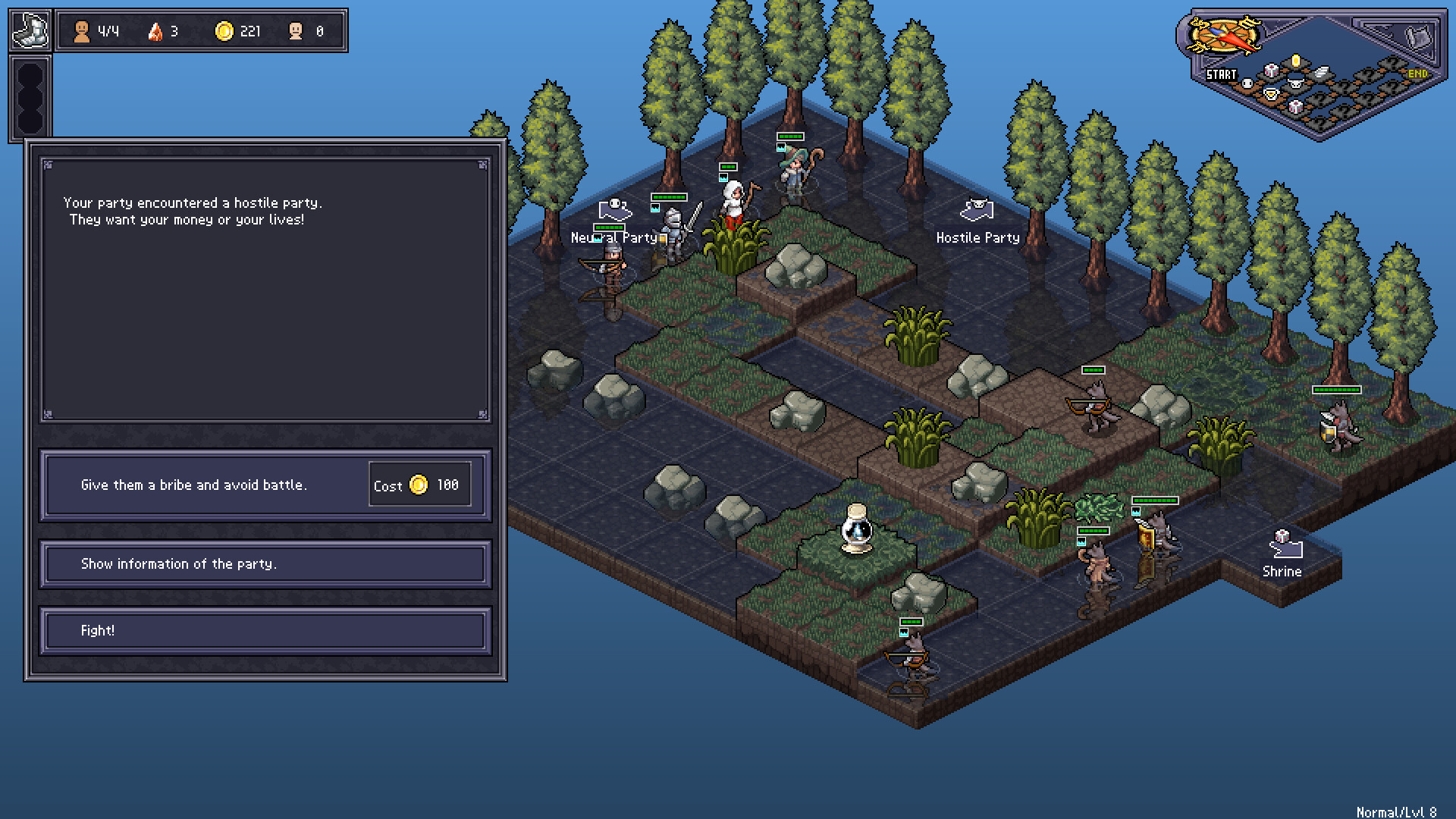The width and height of the screenshot is (1456, 819).
Task: Select the bull skull node on the route map
Action: [x=1295, y=84]
